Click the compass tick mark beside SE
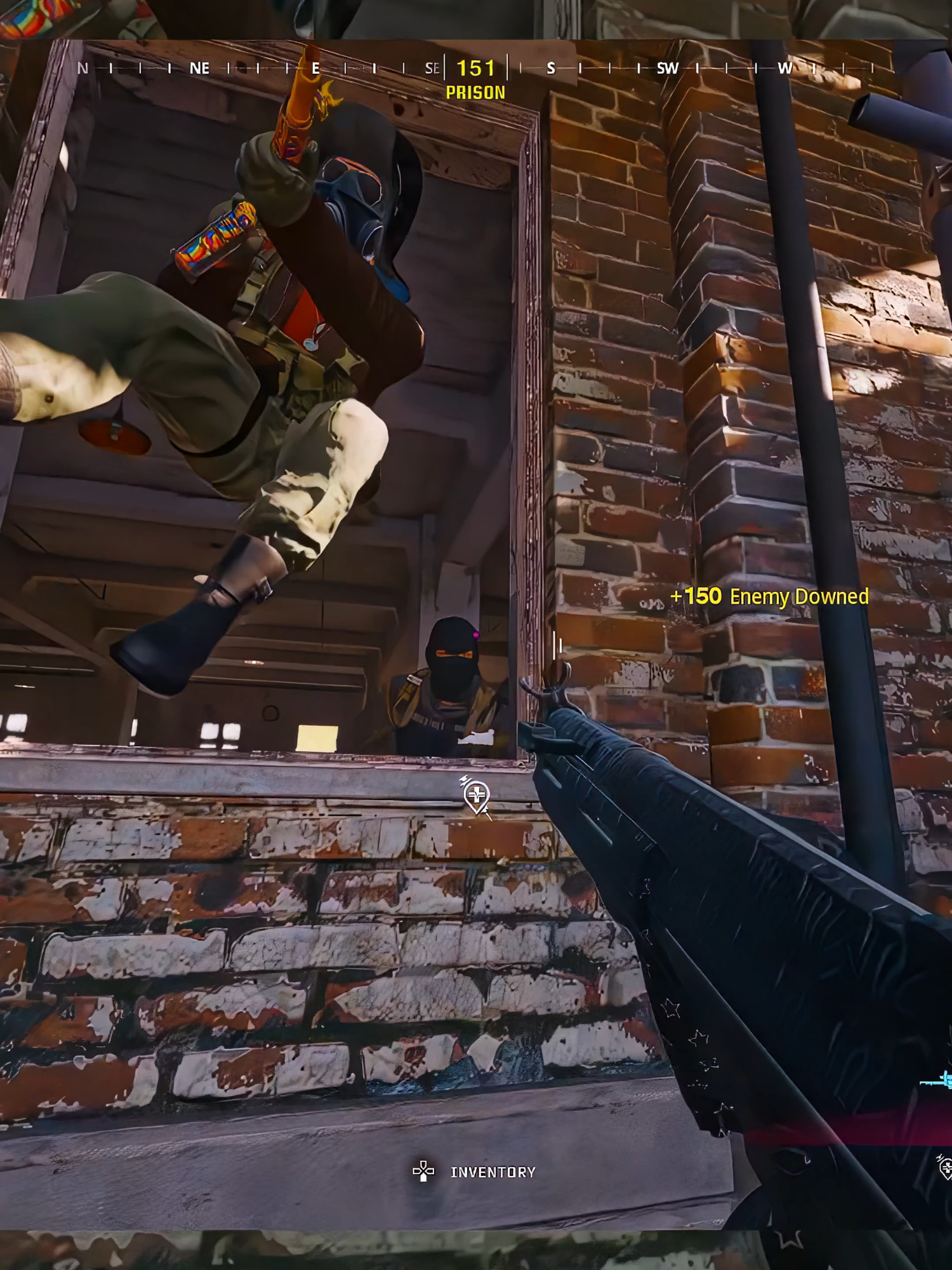This screenshot has width=952, height=1270. [x=444, y=68]
